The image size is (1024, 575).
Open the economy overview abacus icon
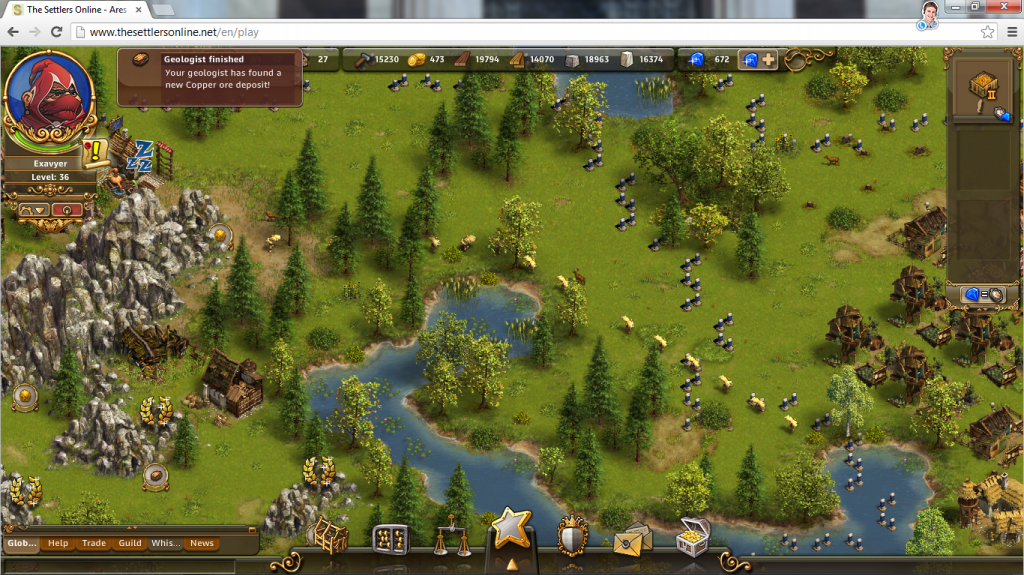coord(390,539)
